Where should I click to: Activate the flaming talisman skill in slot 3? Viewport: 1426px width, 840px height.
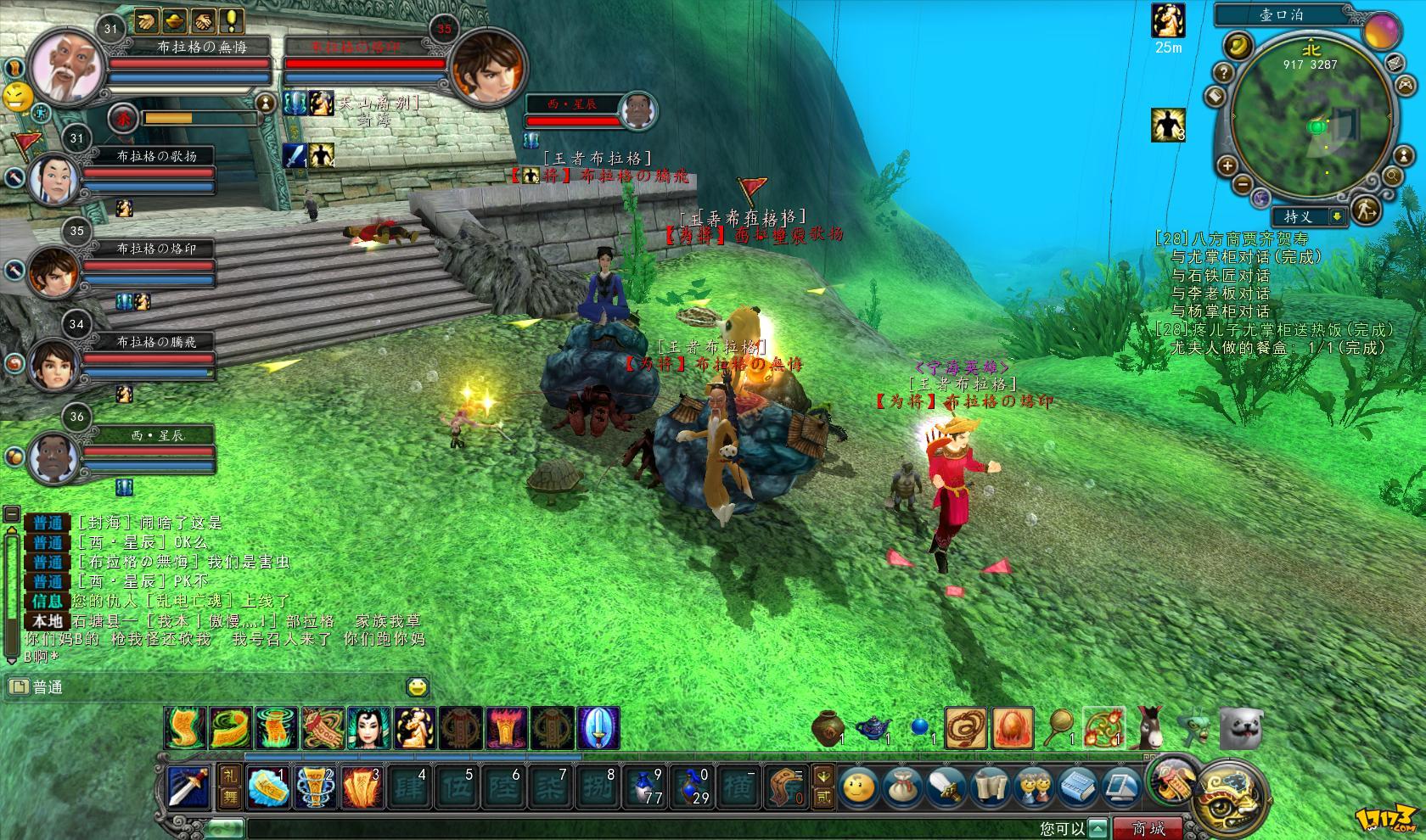(362, 787)
